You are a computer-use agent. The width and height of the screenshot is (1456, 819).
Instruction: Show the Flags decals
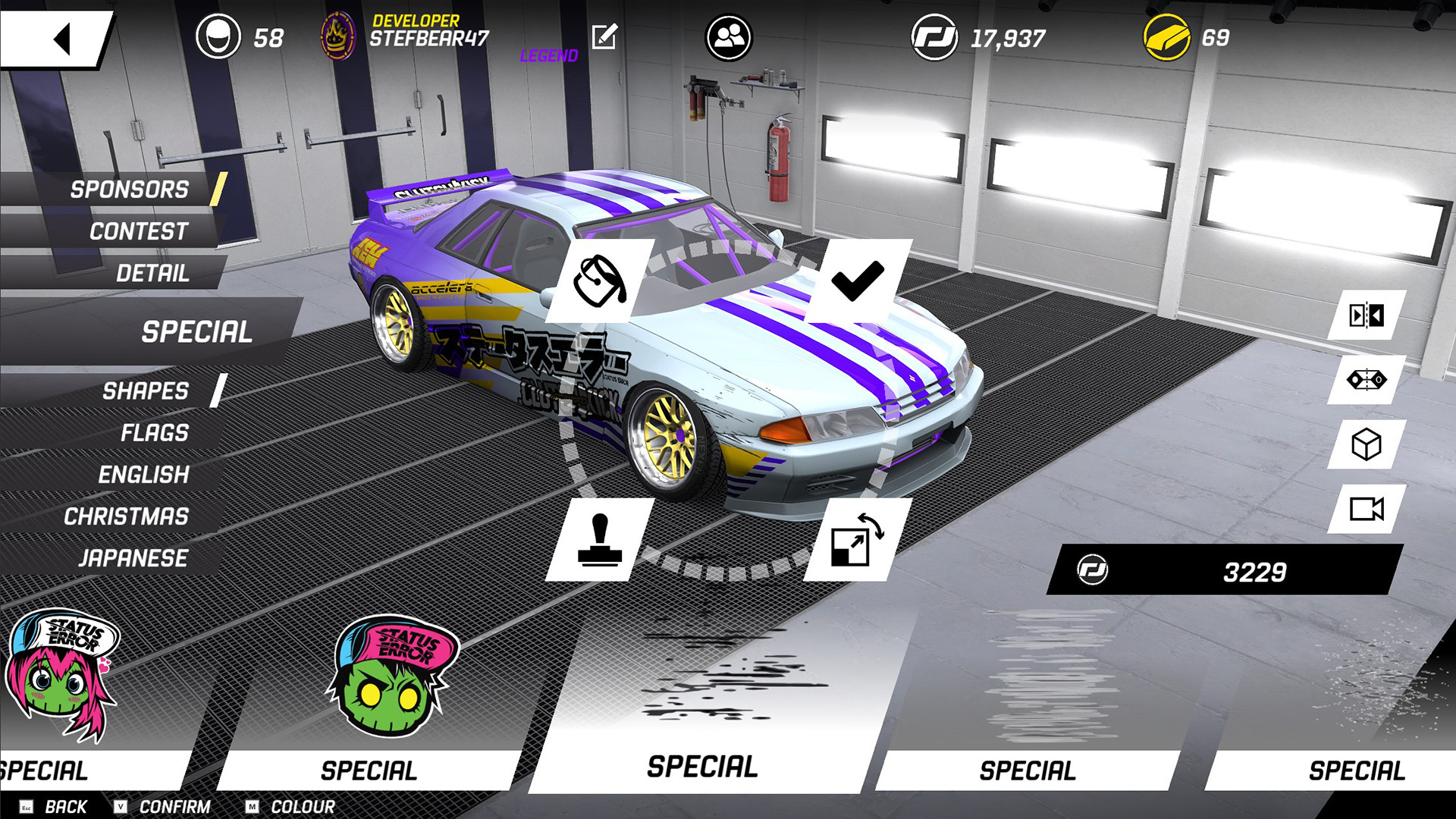154,432
